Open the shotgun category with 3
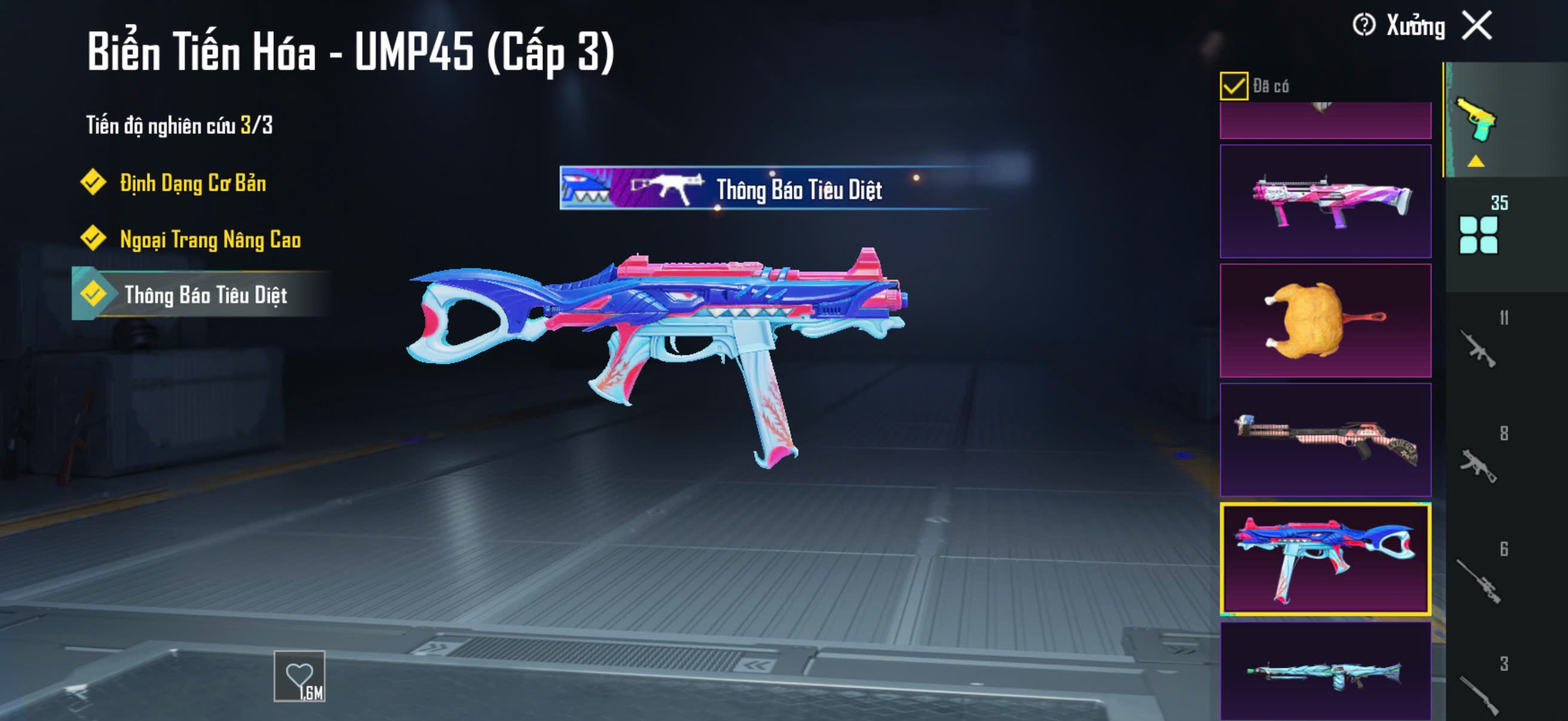The image size is (1568, 721). [x=1479, y=691]
